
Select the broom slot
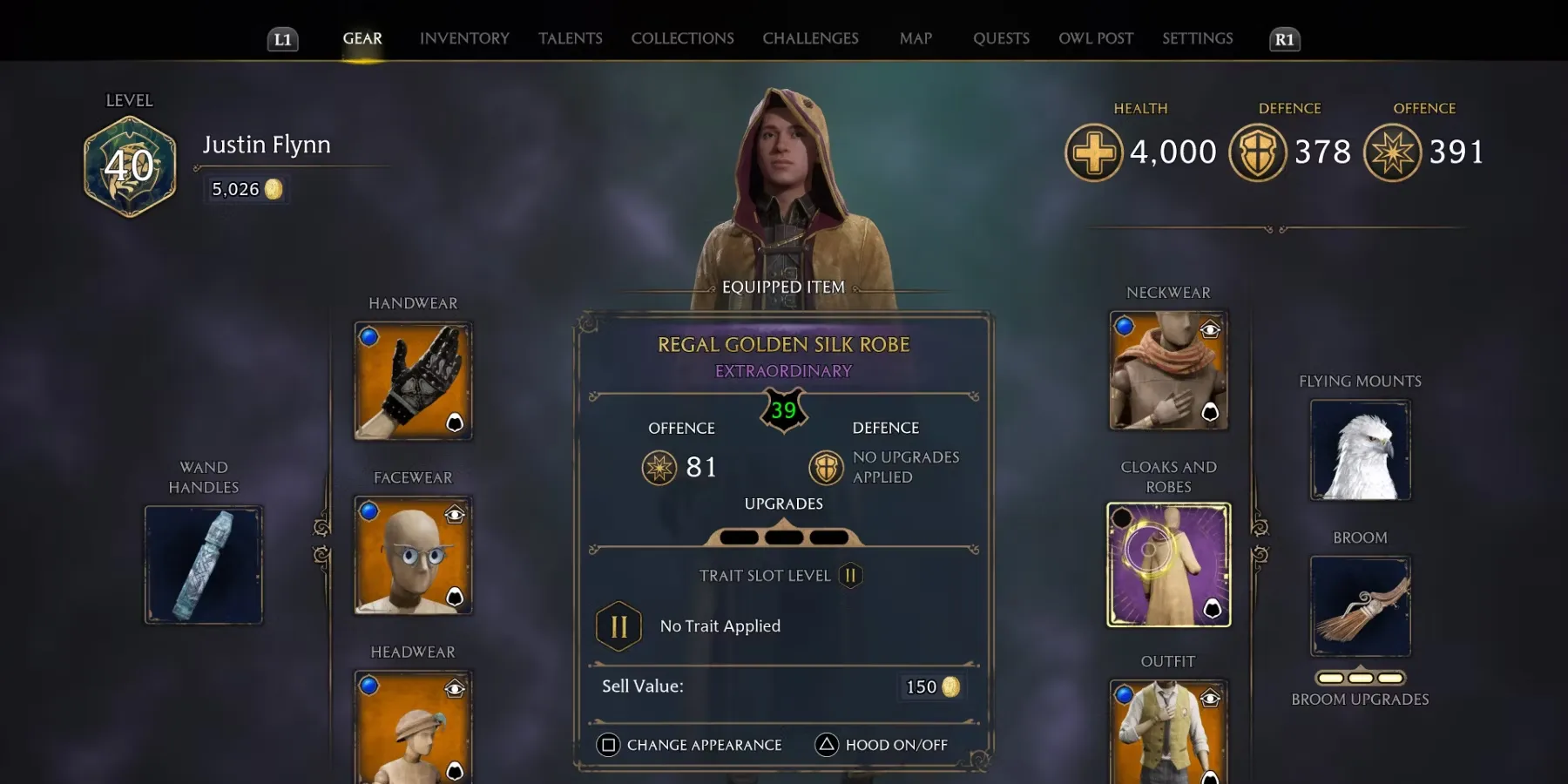(1360, 605)
